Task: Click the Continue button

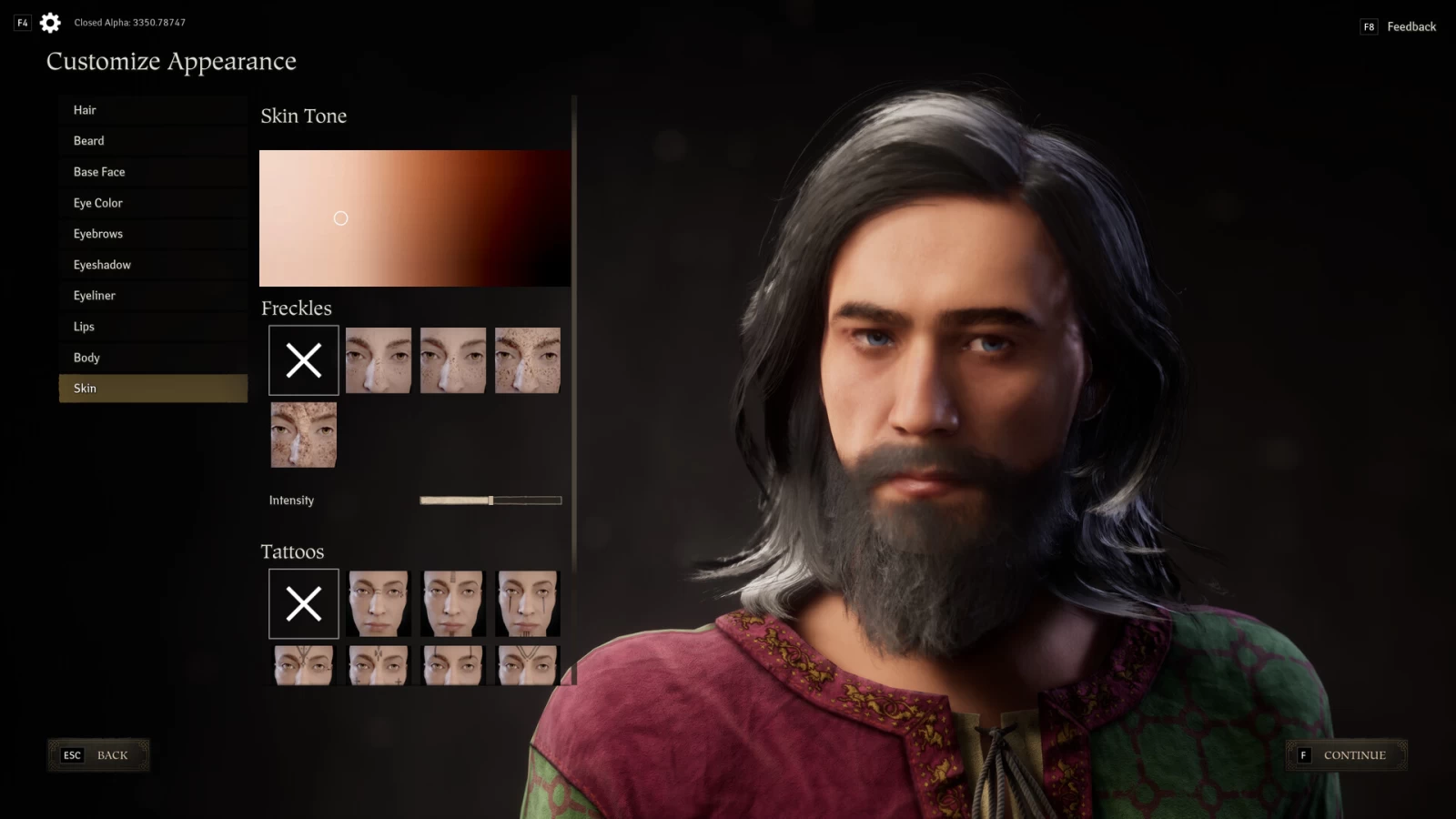Action: click(x=1347, y=755)
